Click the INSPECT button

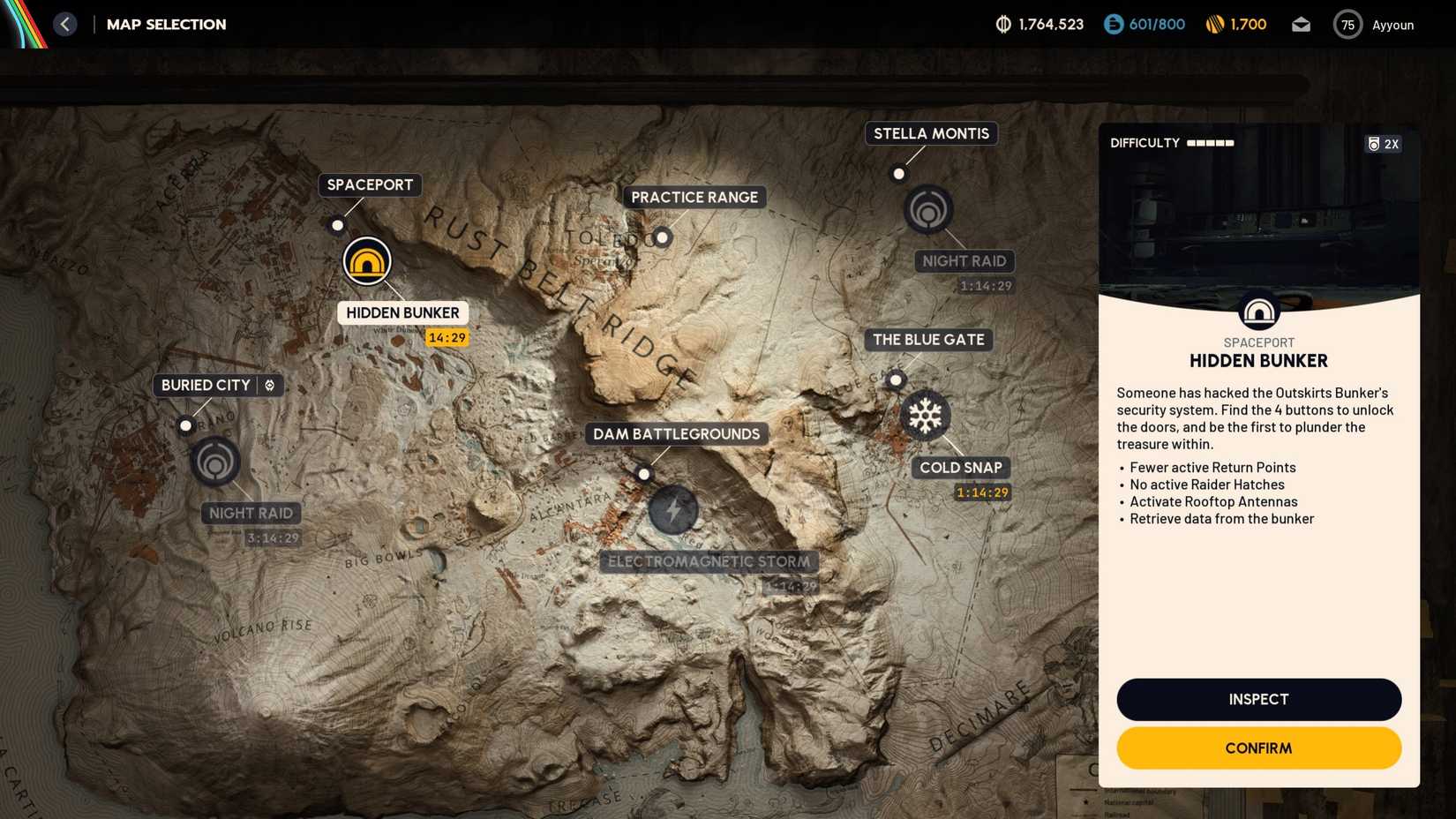tap(1258, 699)
